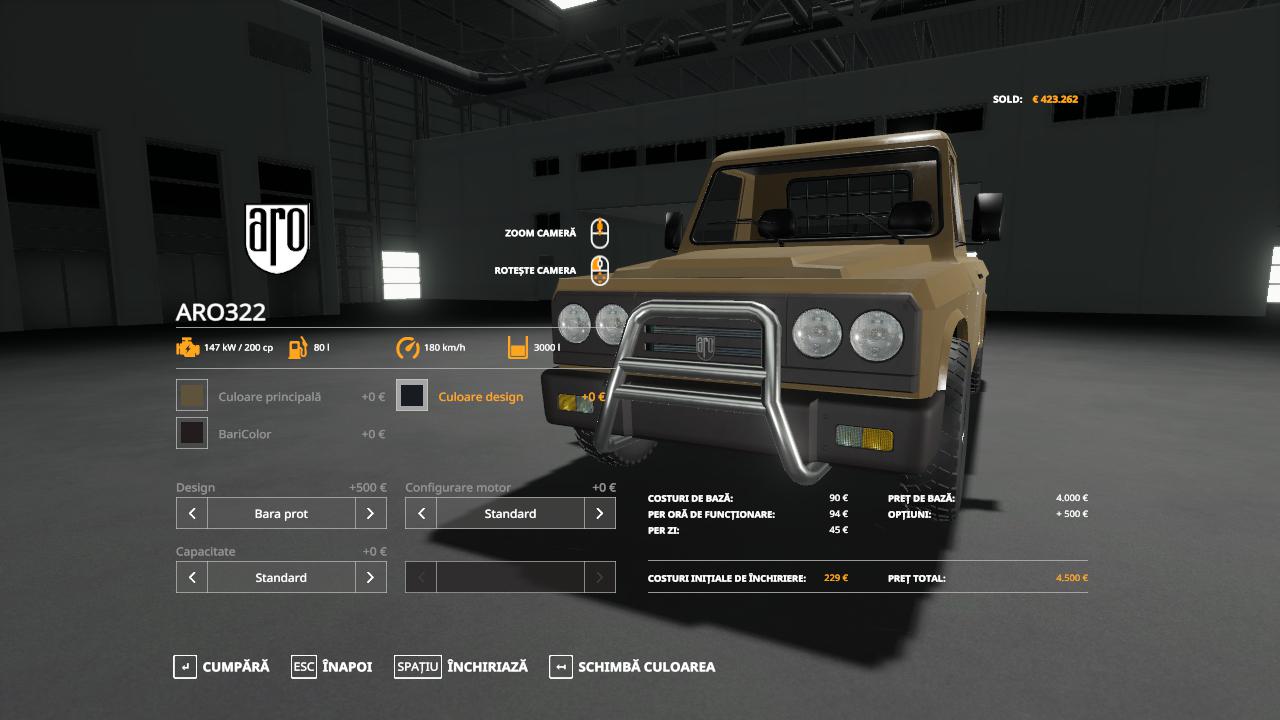Advance to next Design option

(x=370, y=514)
